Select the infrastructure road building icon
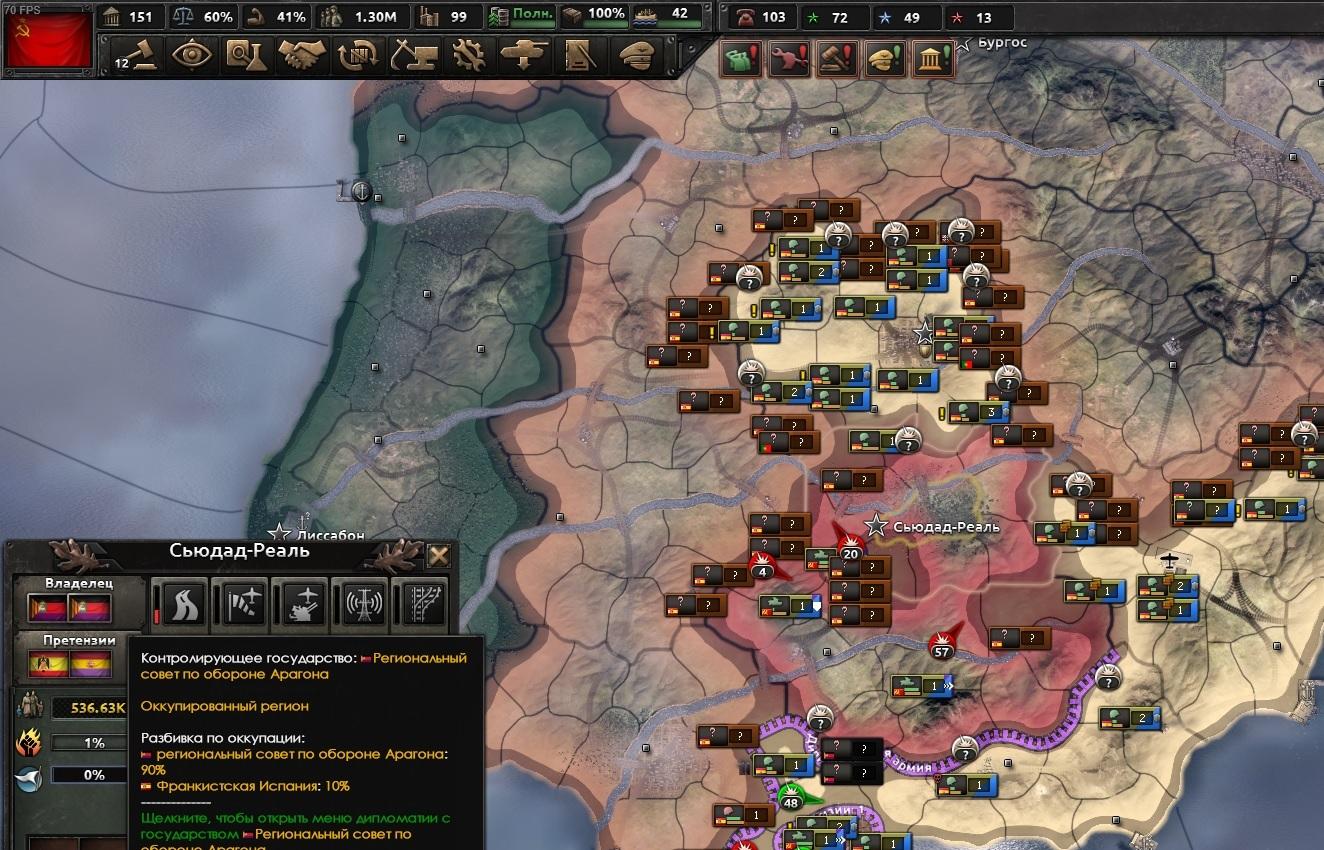The image size is (1324, 850). (185, 602)
